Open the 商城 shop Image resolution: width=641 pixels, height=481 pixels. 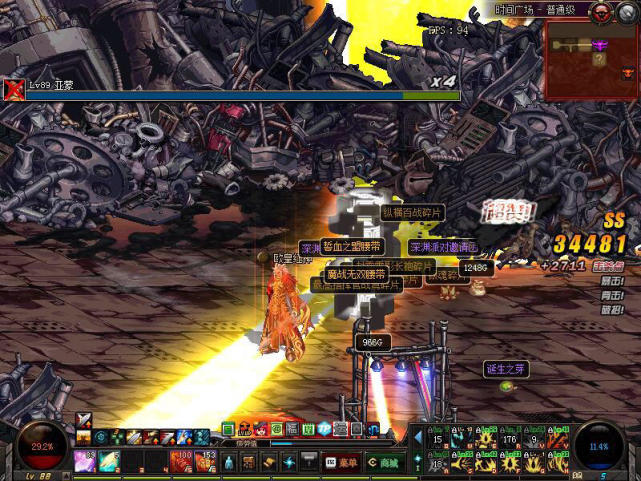pyautogui.click(x=385, y=462)
